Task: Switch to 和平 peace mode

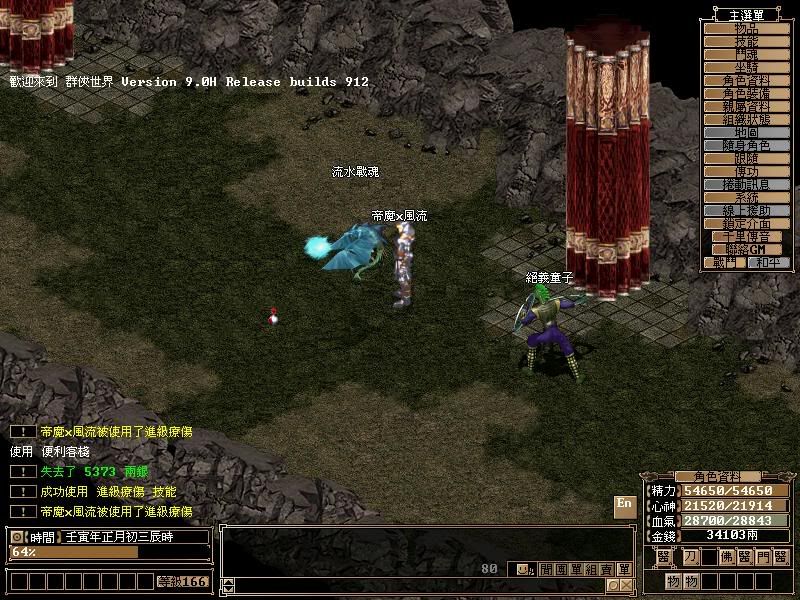Action: point(767,262)
